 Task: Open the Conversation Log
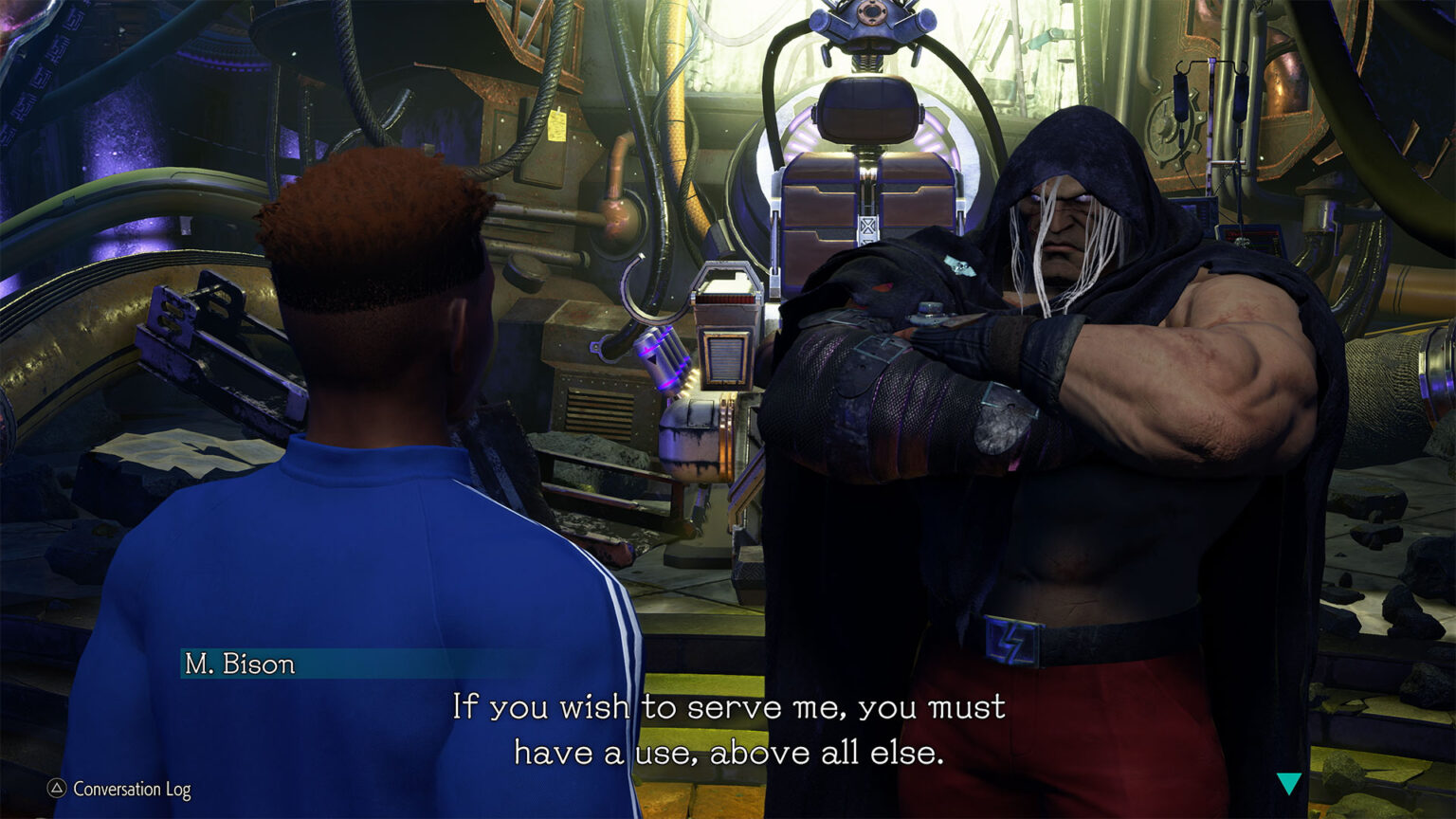coord(120,789)
